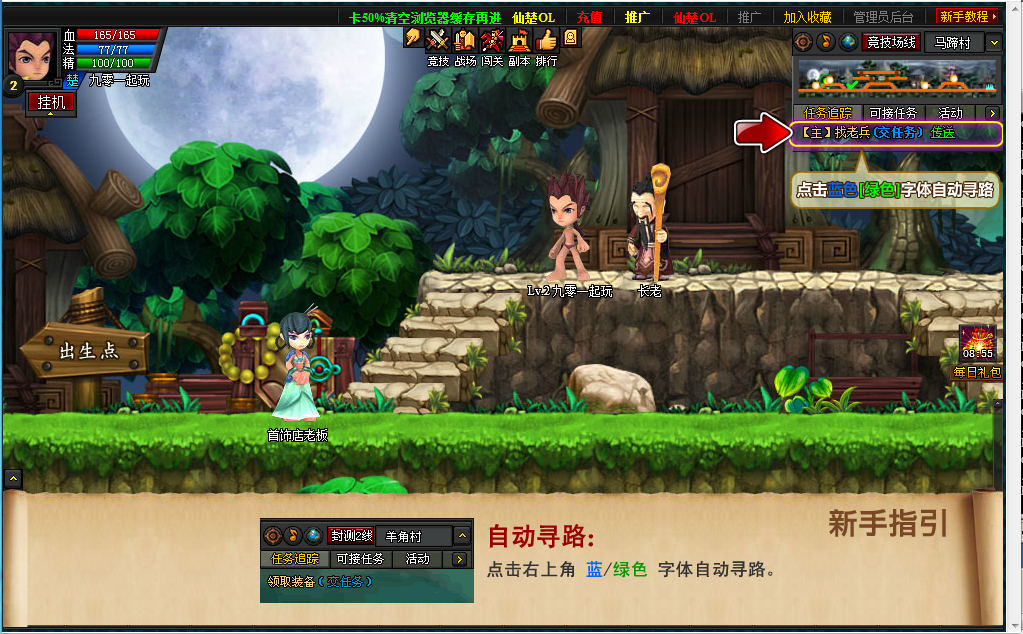This screenshot has height=634, width=1023.
Task: Click the 加入收藏 add-to-favorites link
Action: point(807,17)
